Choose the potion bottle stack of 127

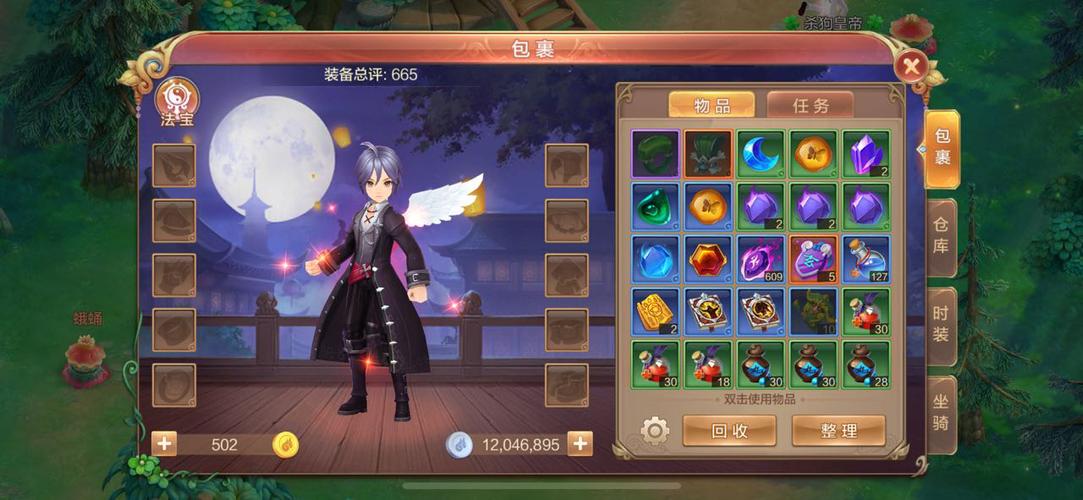866,260
